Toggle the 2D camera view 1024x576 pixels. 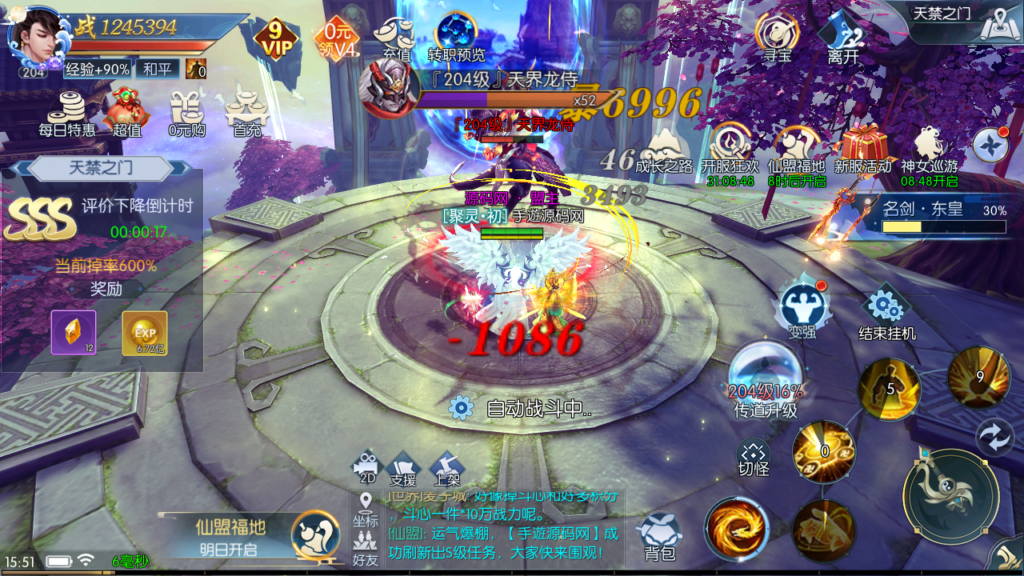(x=366, y=468)
